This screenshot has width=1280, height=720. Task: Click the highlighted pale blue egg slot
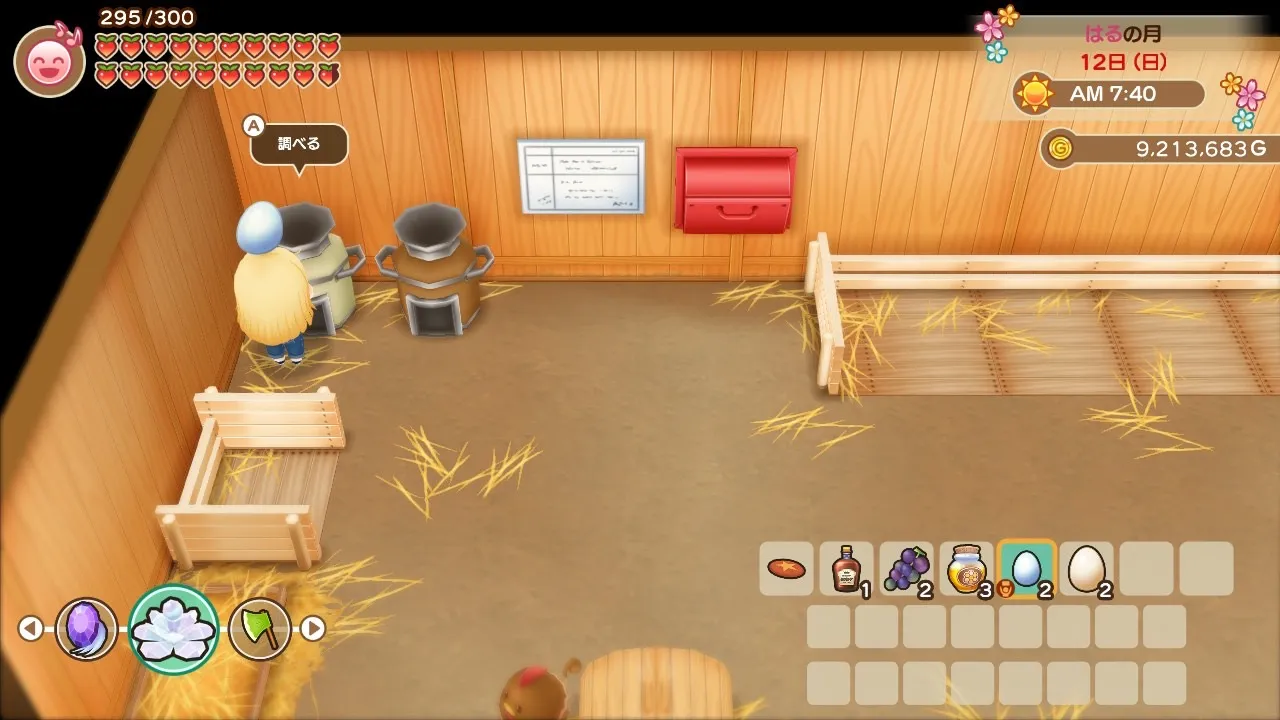[x=1026, y=569]
